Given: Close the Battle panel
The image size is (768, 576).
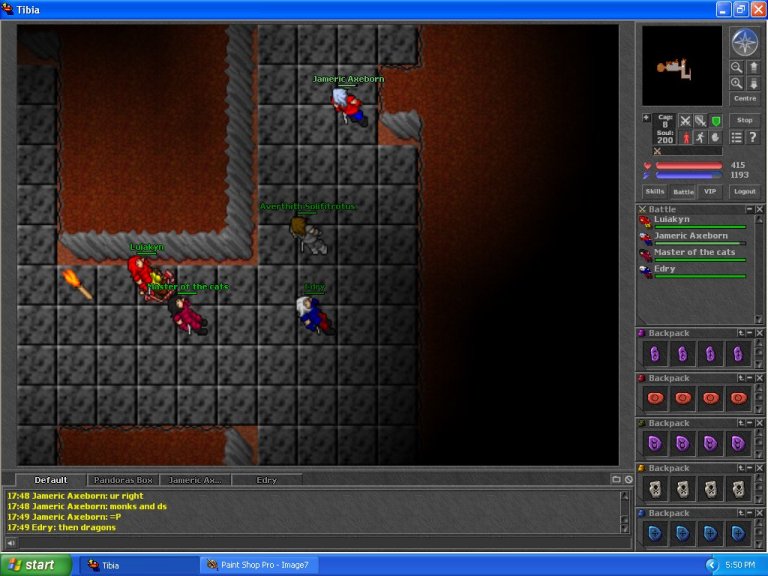Looking at the screenshot, I should click(x=759, y=209).
